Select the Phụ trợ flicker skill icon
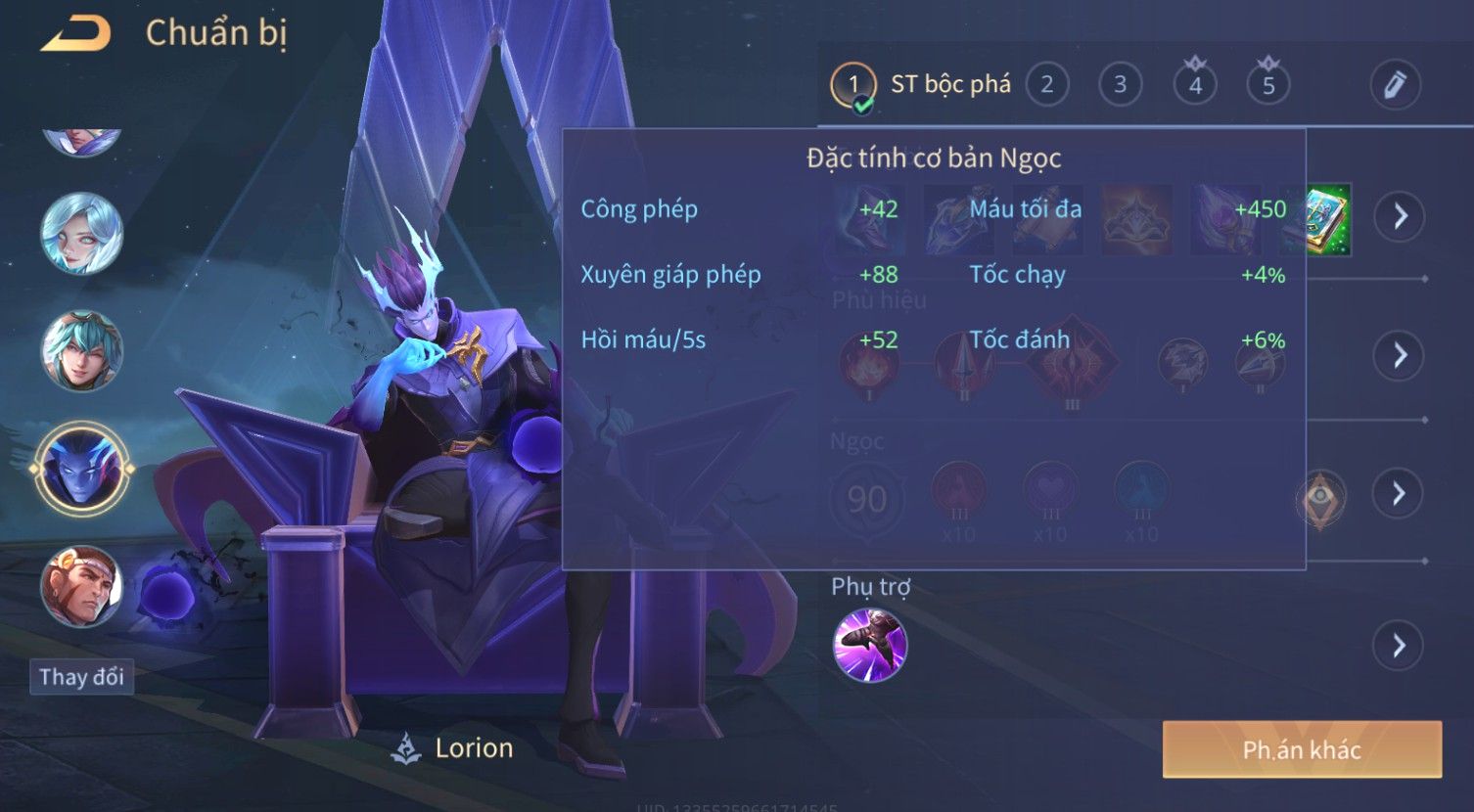The width and height of the screenshot is (1474, 812). click(x=869, y=645)
